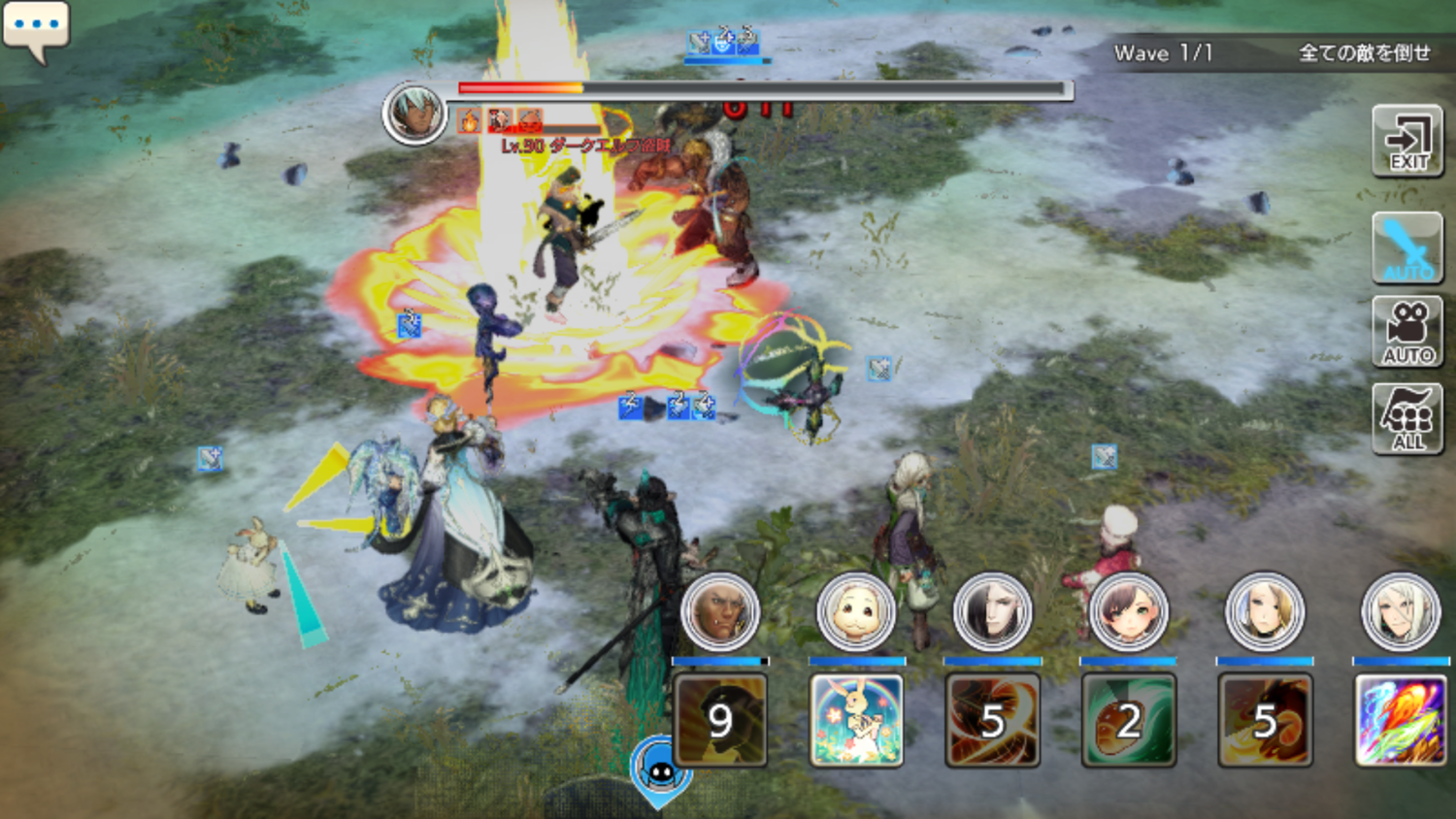Target the dark elf boss portrait

click(x=414, y=114)
